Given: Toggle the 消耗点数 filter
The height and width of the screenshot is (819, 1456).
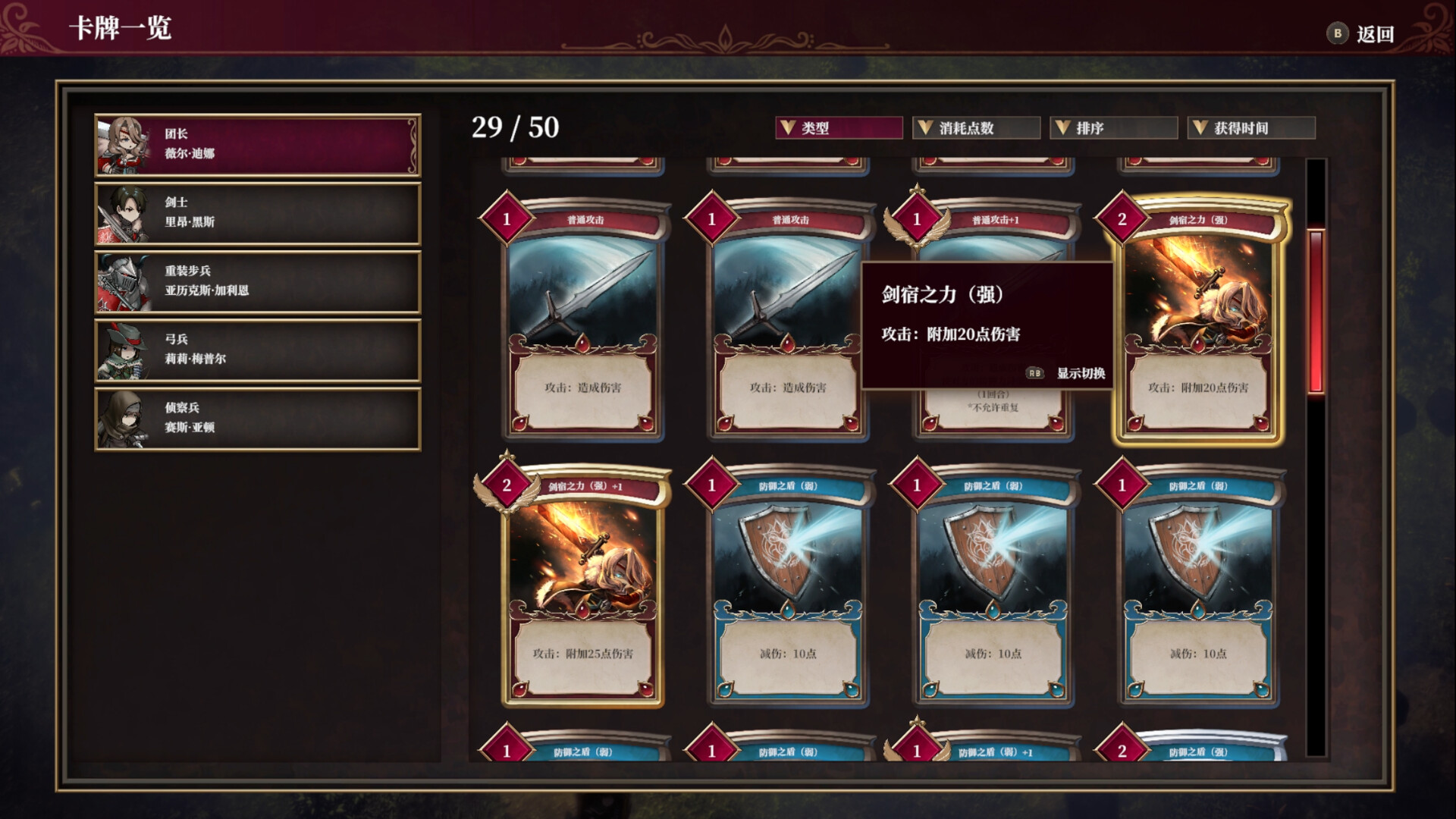Looking at the screenshot, I should point(975,127).
